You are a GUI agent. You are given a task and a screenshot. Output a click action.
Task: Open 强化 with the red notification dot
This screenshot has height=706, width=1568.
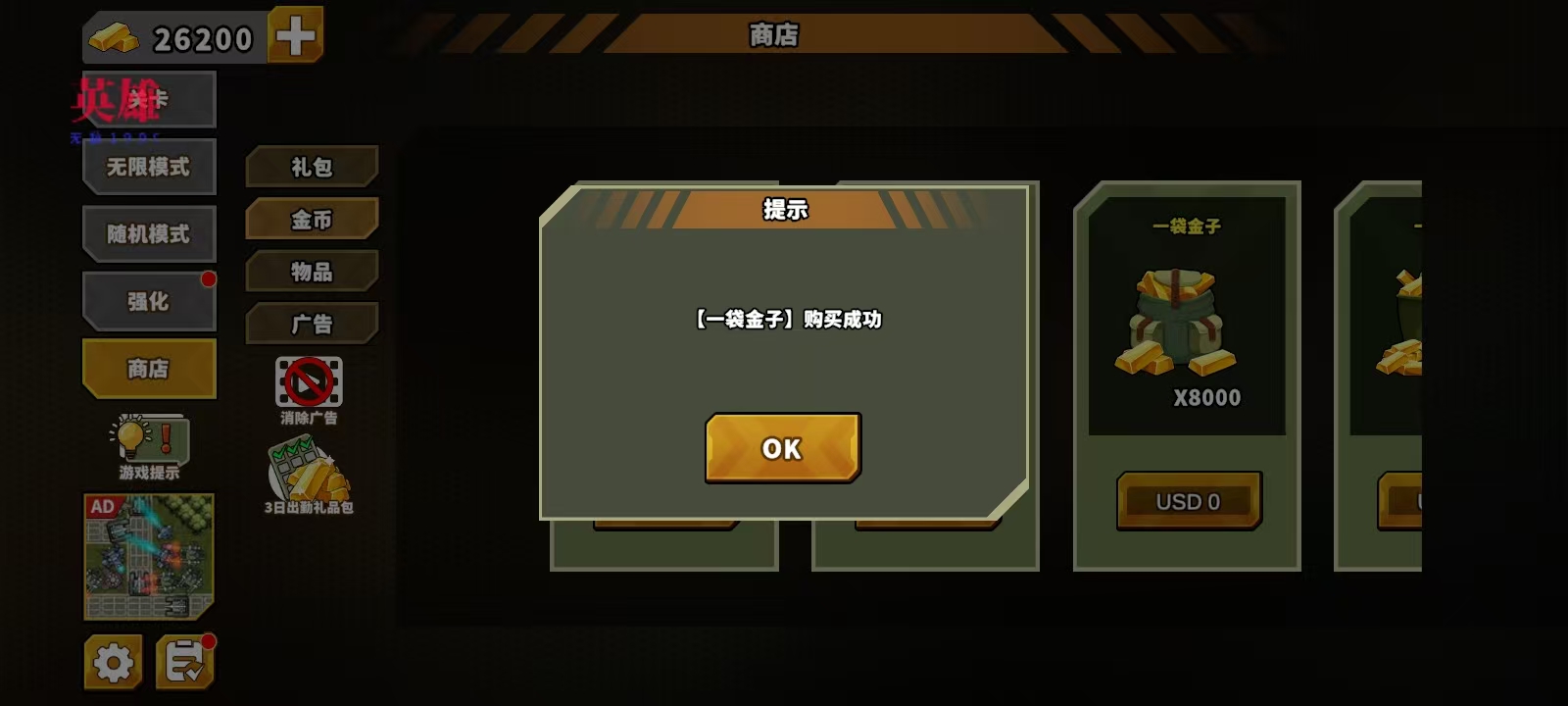149,300
